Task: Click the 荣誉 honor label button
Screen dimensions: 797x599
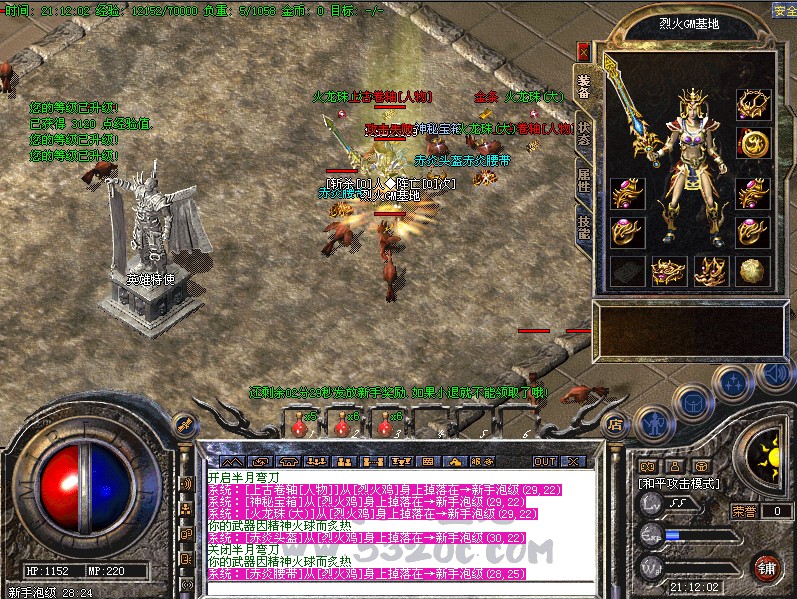Action: coord(743,510)
